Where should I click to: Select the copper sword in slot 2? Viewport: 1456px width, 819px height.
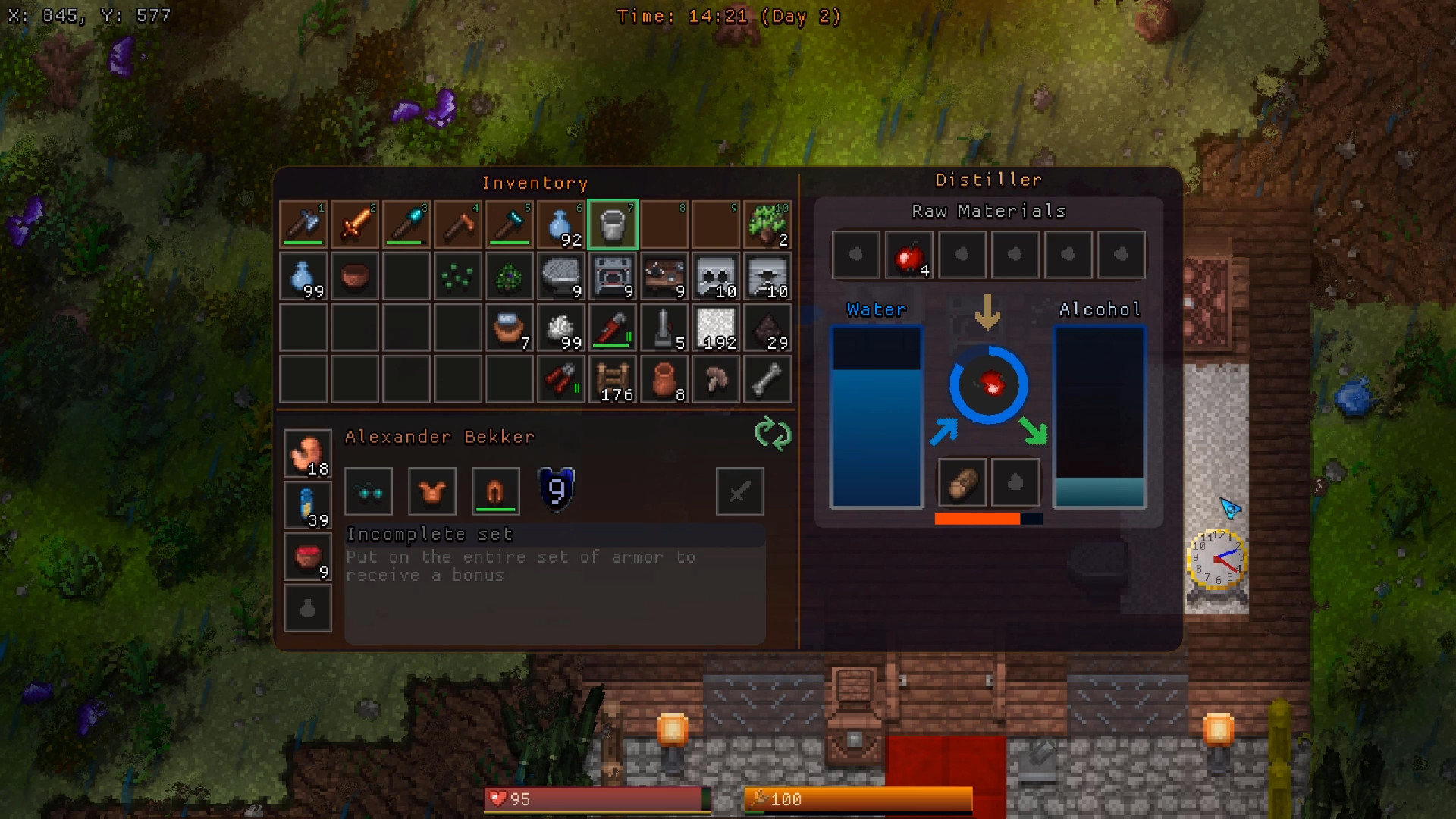tap(354, 224)
